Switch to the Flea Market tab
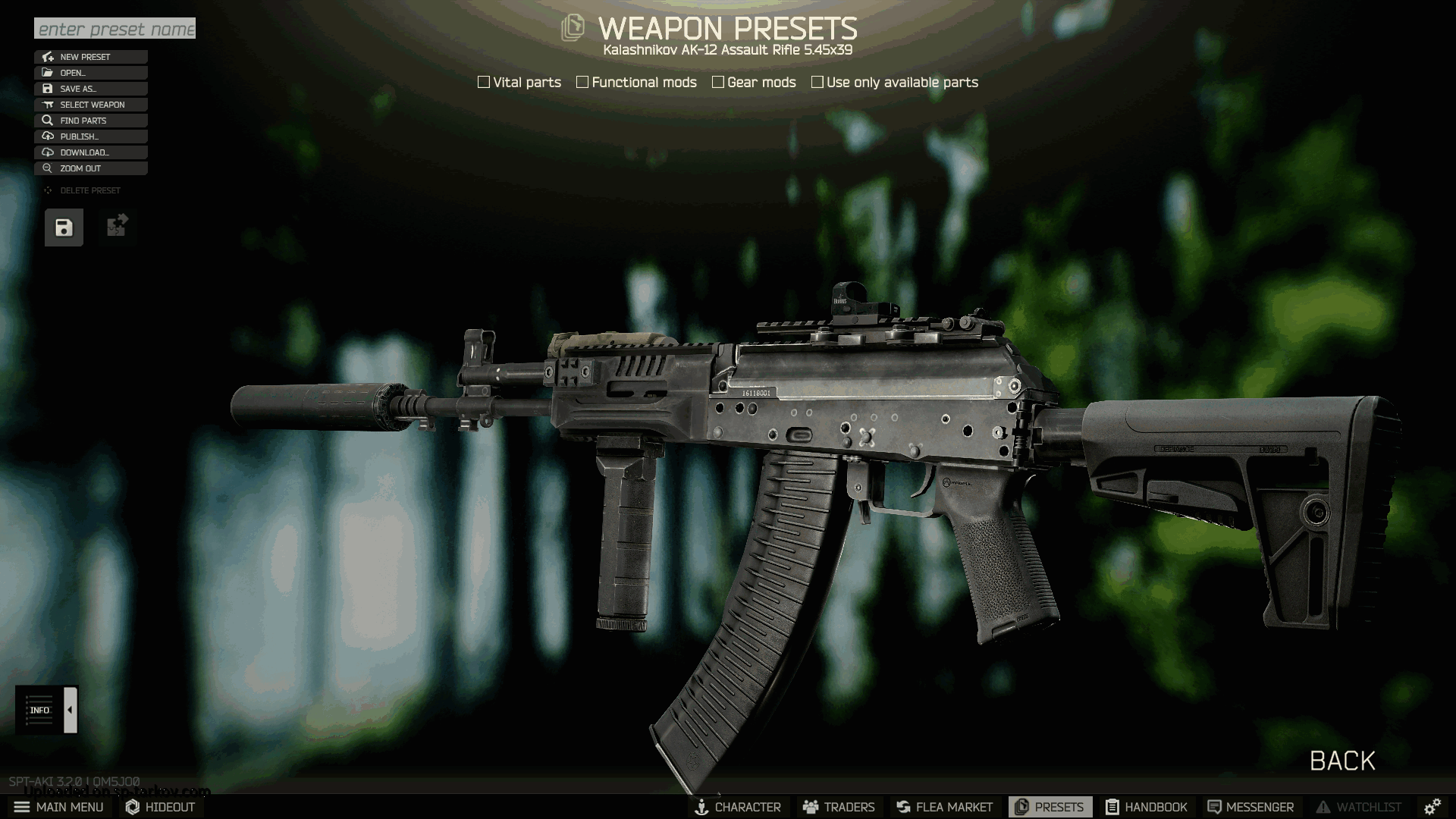Screen dimensions: 1456x819 944,807
